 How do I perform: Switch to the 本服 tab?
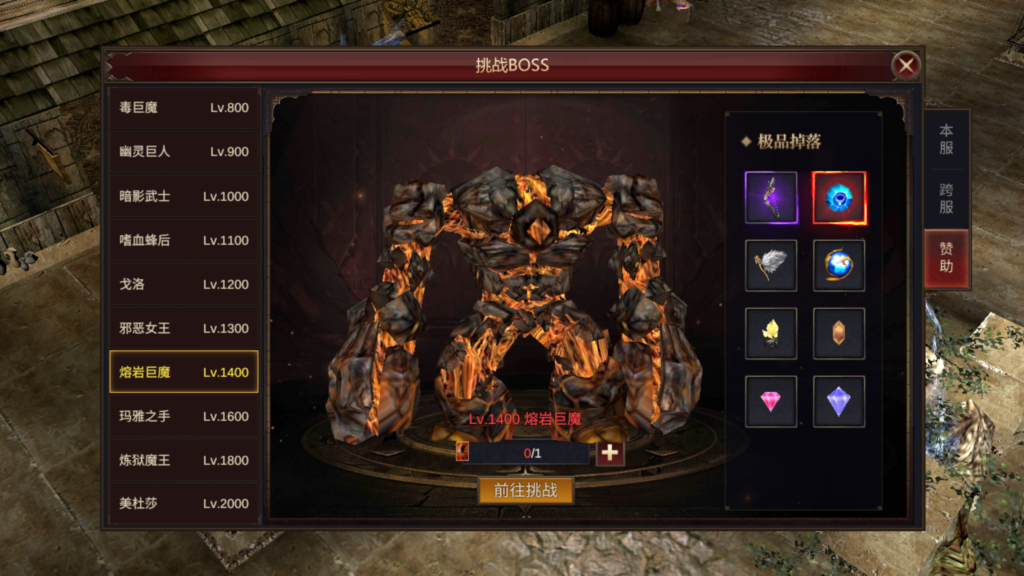(946, 139)
